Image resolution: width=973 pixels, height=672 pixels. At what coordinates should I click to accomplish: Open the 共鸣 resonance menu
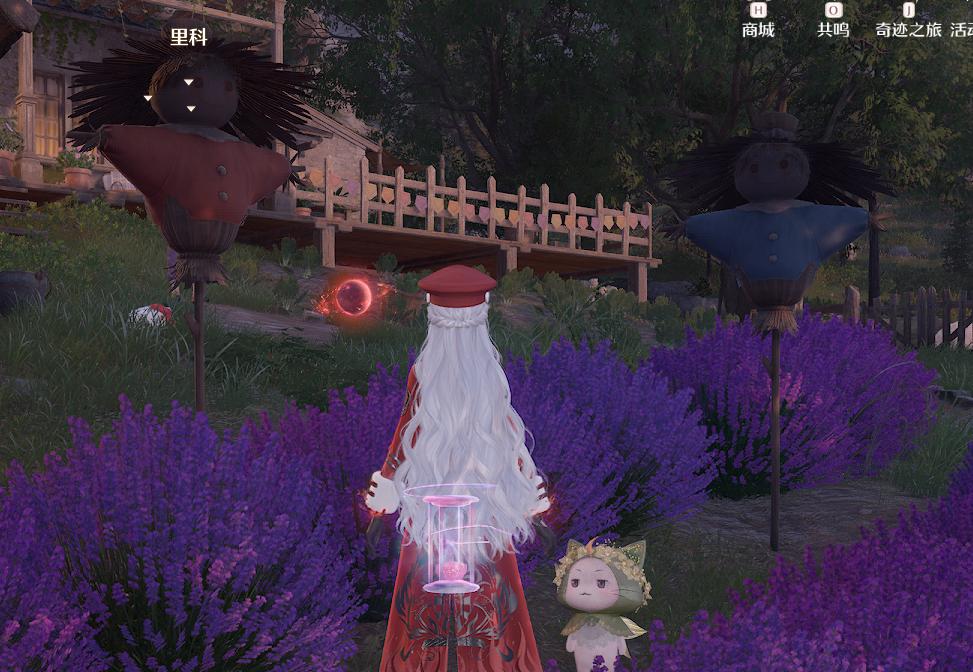(833, 22)
